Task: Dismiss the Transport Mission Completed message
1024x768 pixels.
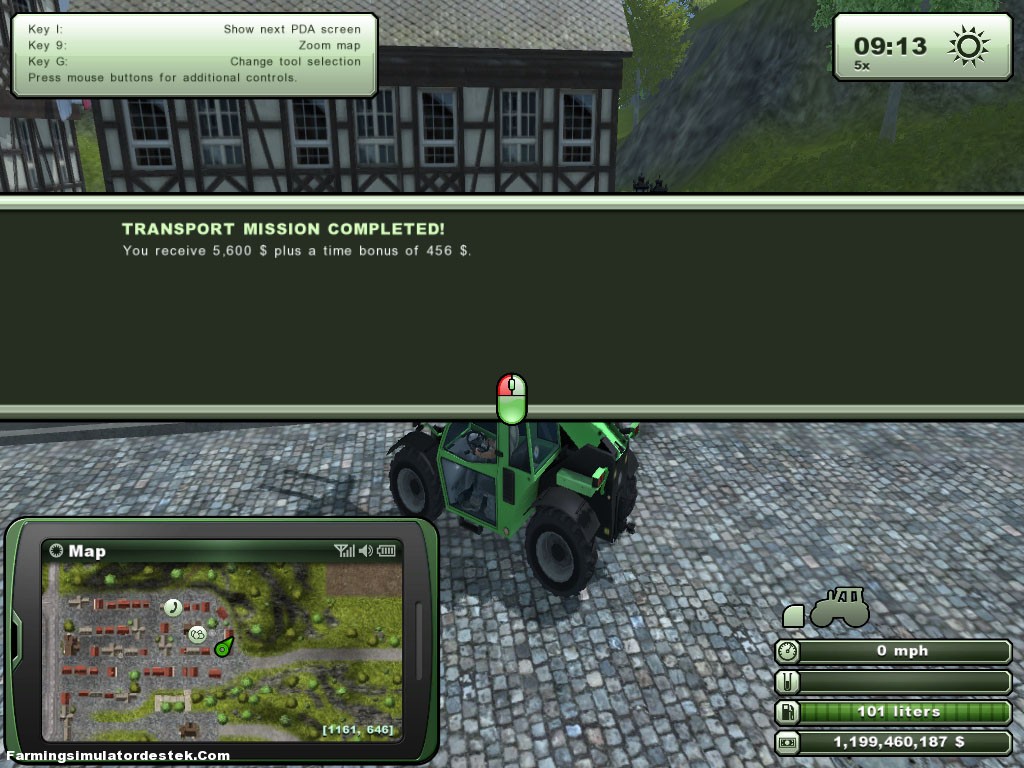Action: 511,399
